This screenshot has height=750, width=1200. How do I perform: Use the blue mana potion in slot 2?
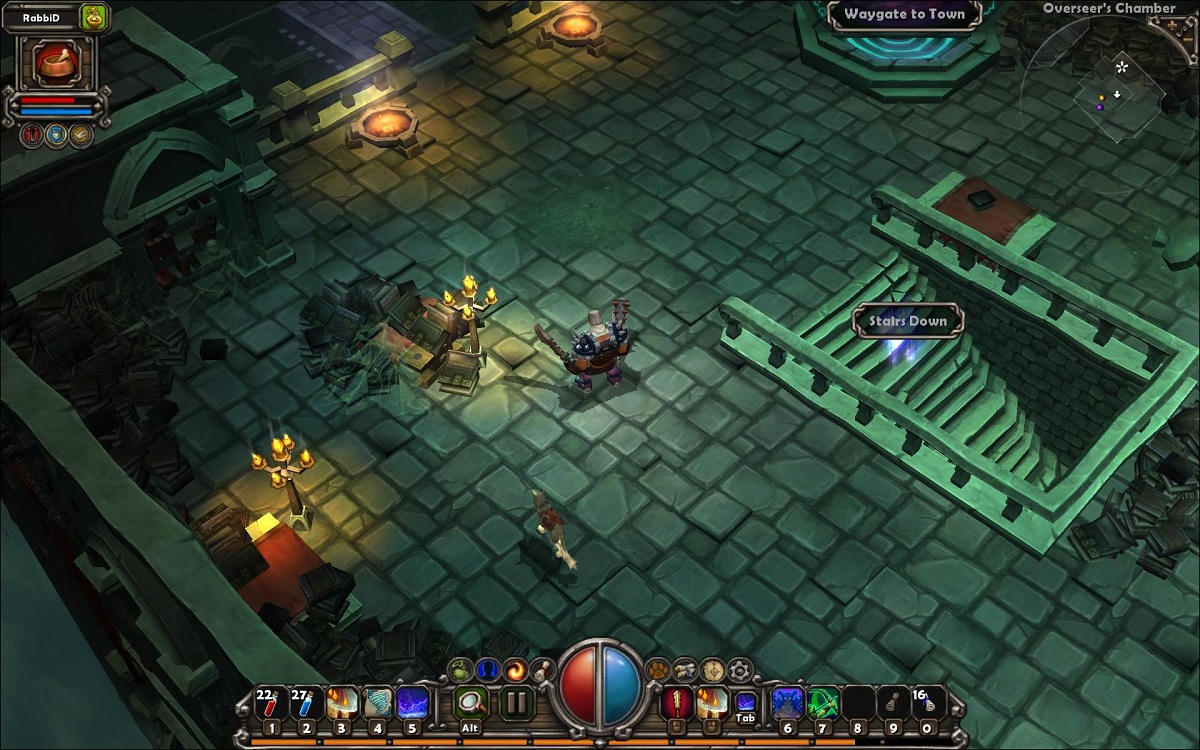click(x=305, y=703)
